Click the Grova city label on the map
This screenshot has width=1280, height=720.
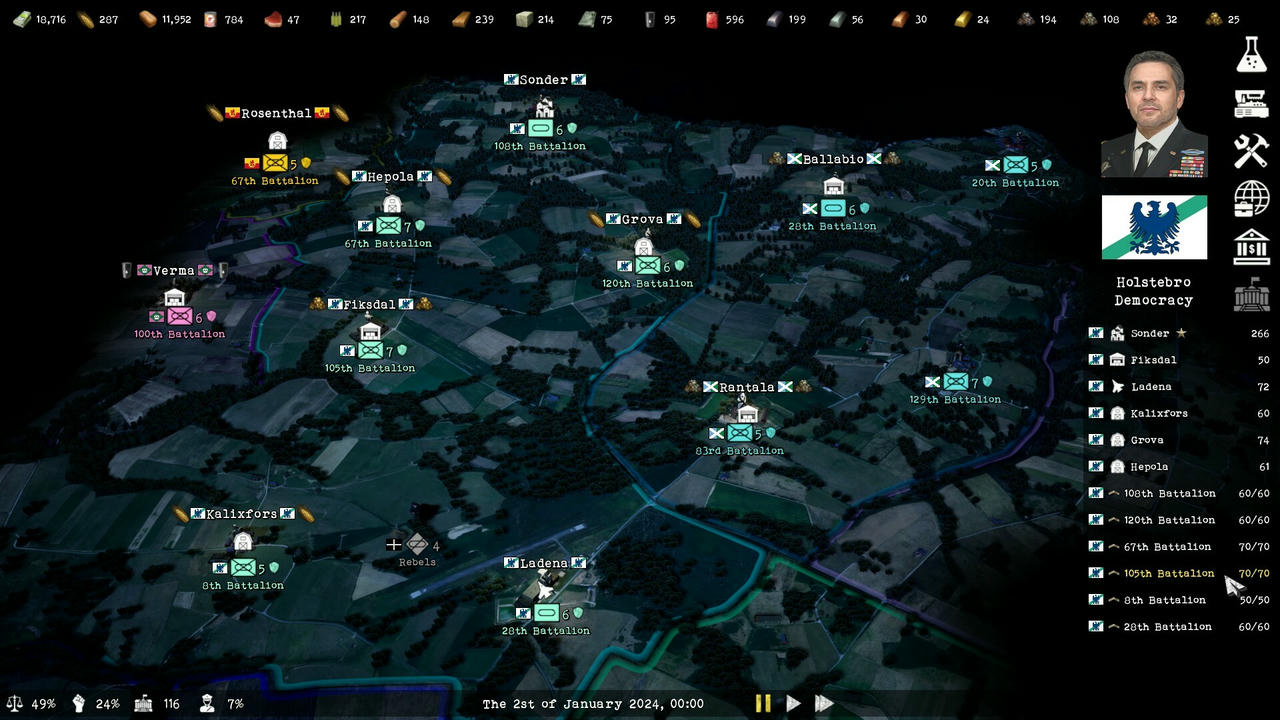[x=644, y=218]
